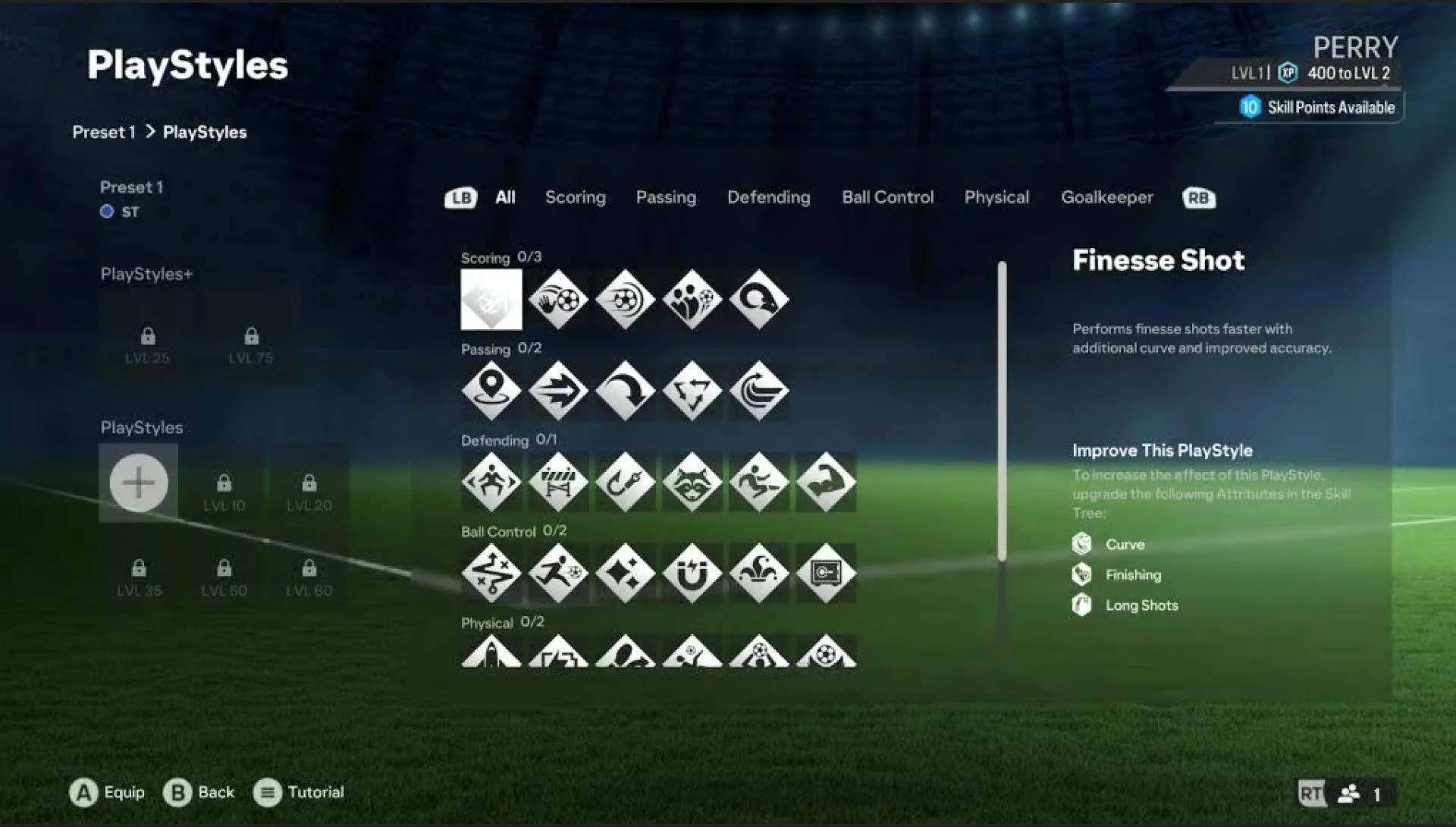The image size is (1456, 827).
Task: Select the Trickster jester-hat Ball Control playstyle
Action: click(x=758, y=574)
